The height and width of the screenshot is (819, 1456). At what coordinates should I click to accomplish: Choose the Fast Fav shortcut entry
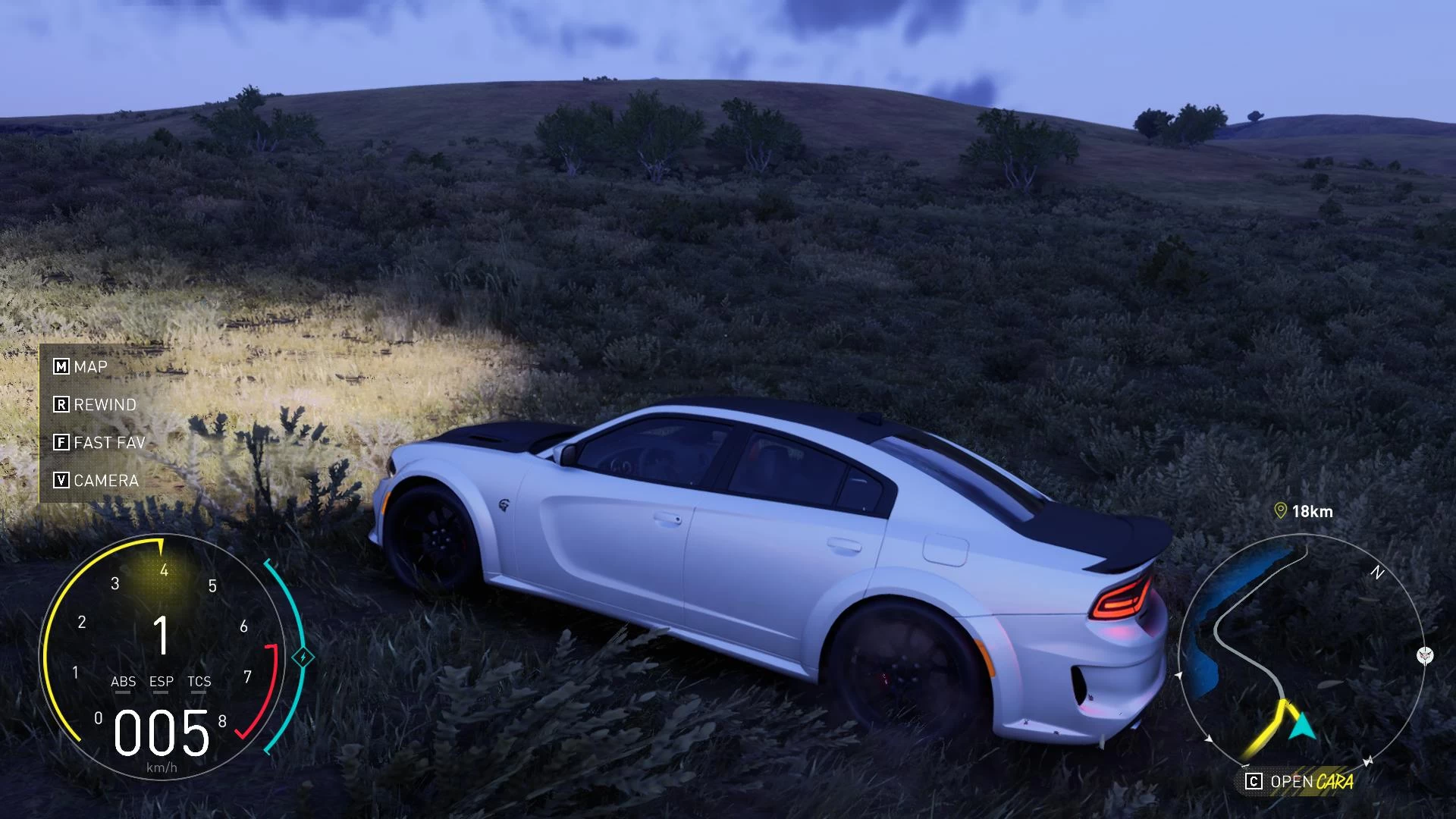click(99, 443)
